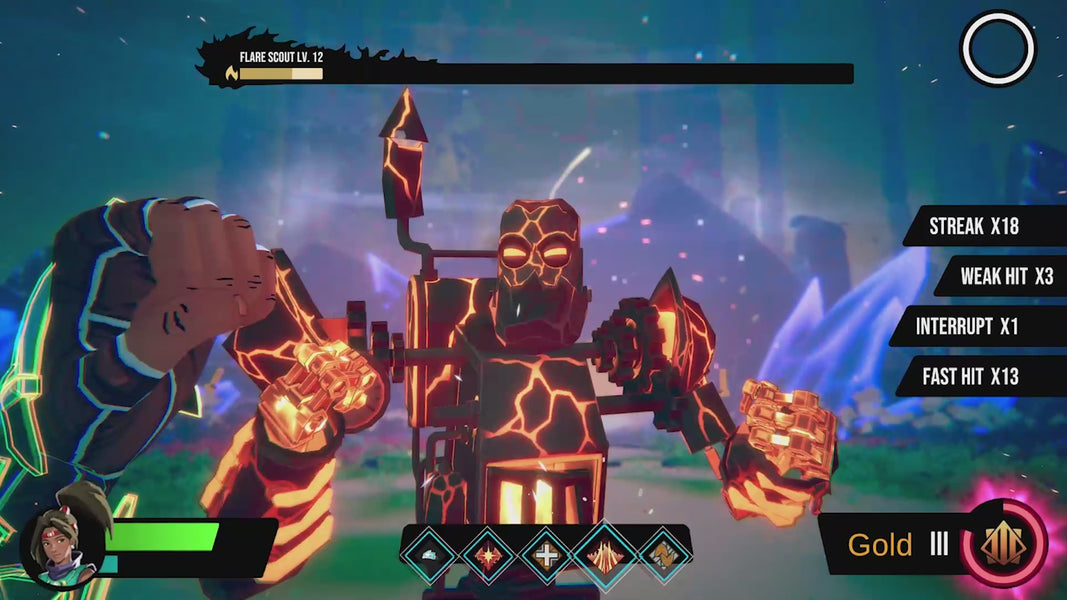Activate the orange swirl ability
1067x600 pixels.
click(x=661, y=554)
